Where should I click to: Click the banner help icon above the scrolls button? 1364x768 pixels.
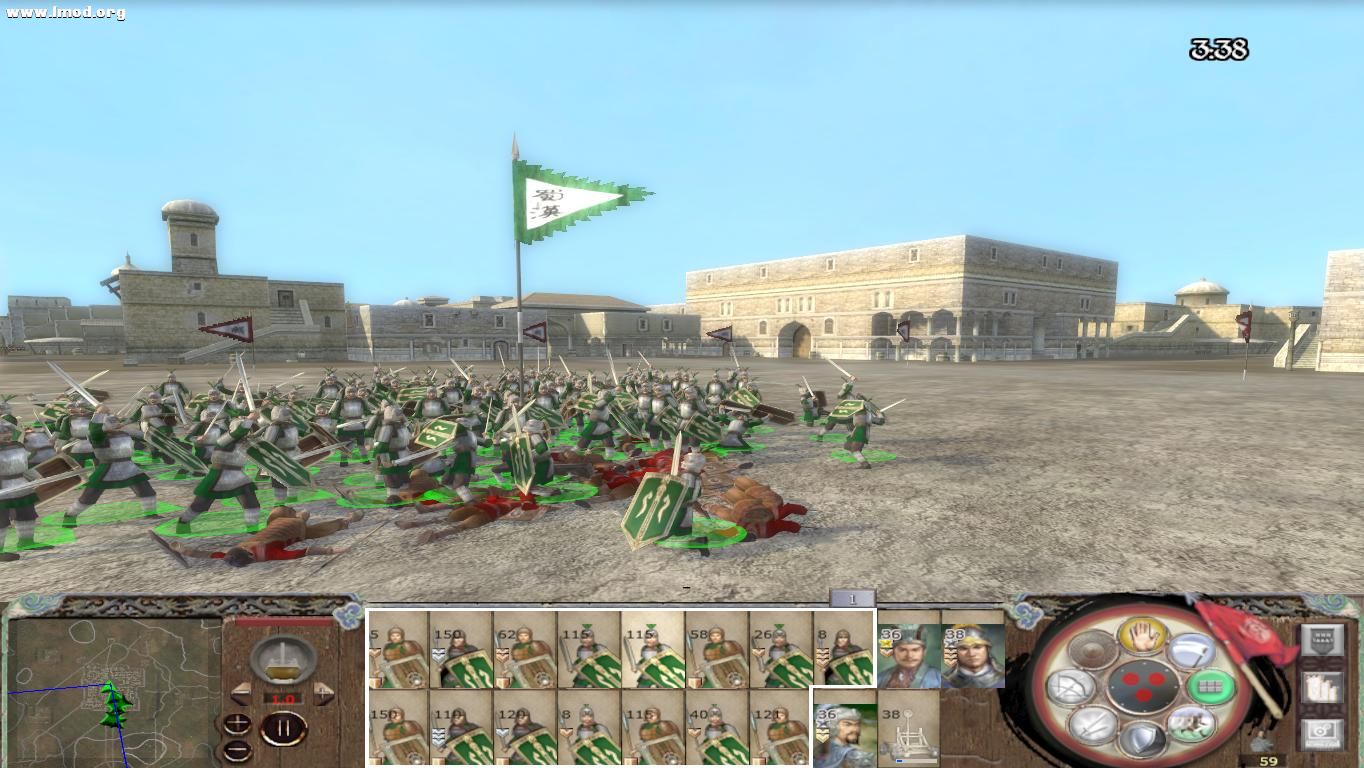[x=1323, y=639]
